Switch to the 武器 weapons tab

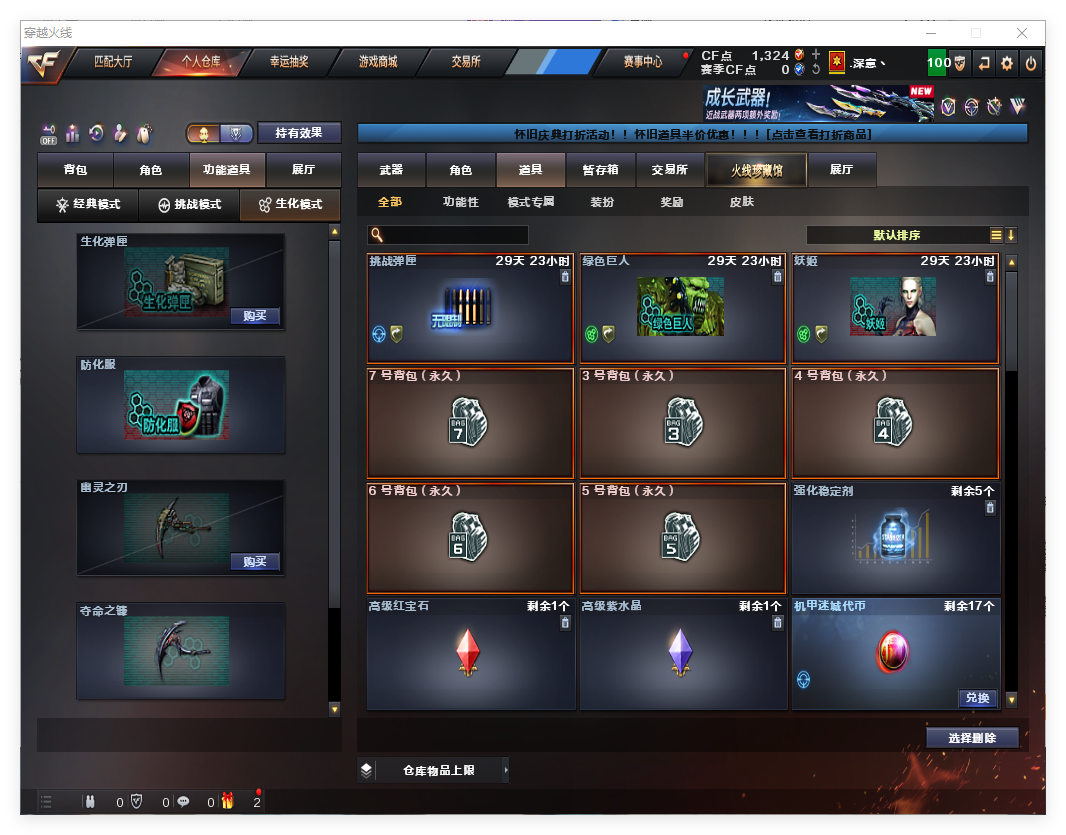click(391, 170)
